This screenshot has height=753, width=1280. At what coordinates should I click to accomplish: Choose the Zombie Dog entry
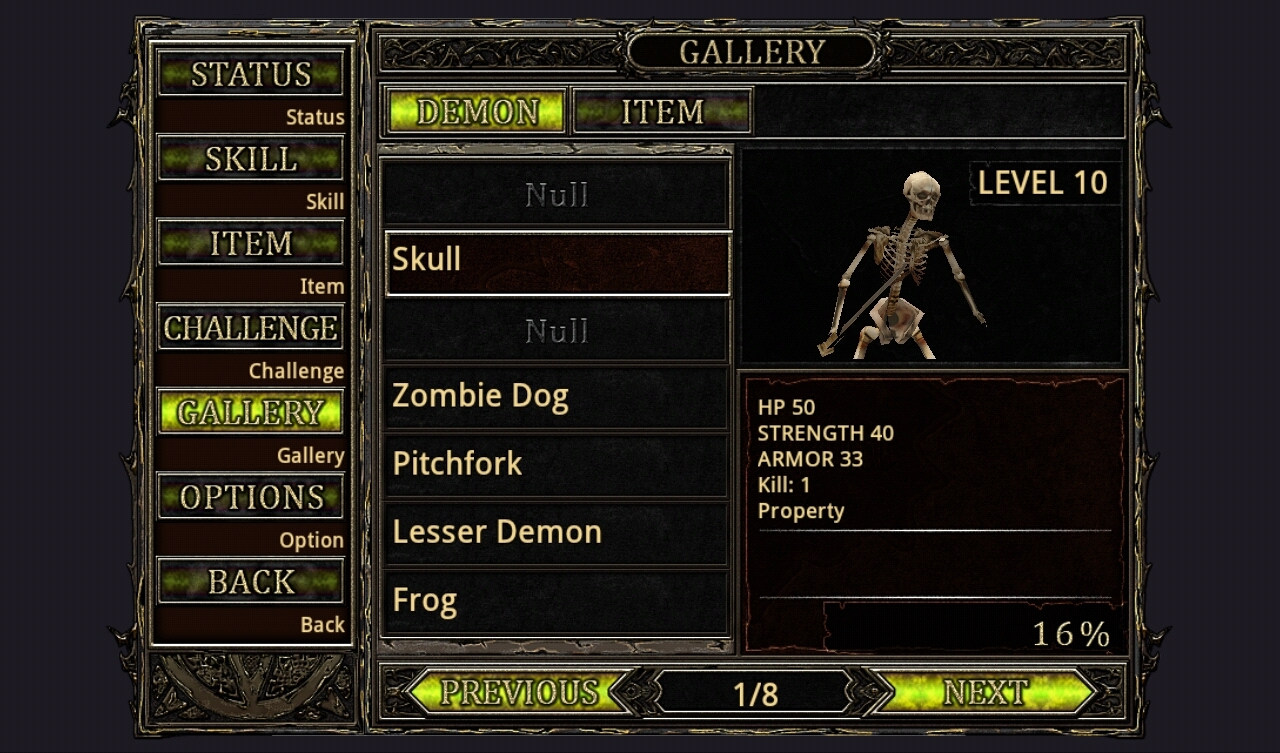click(x=557, y=397)
